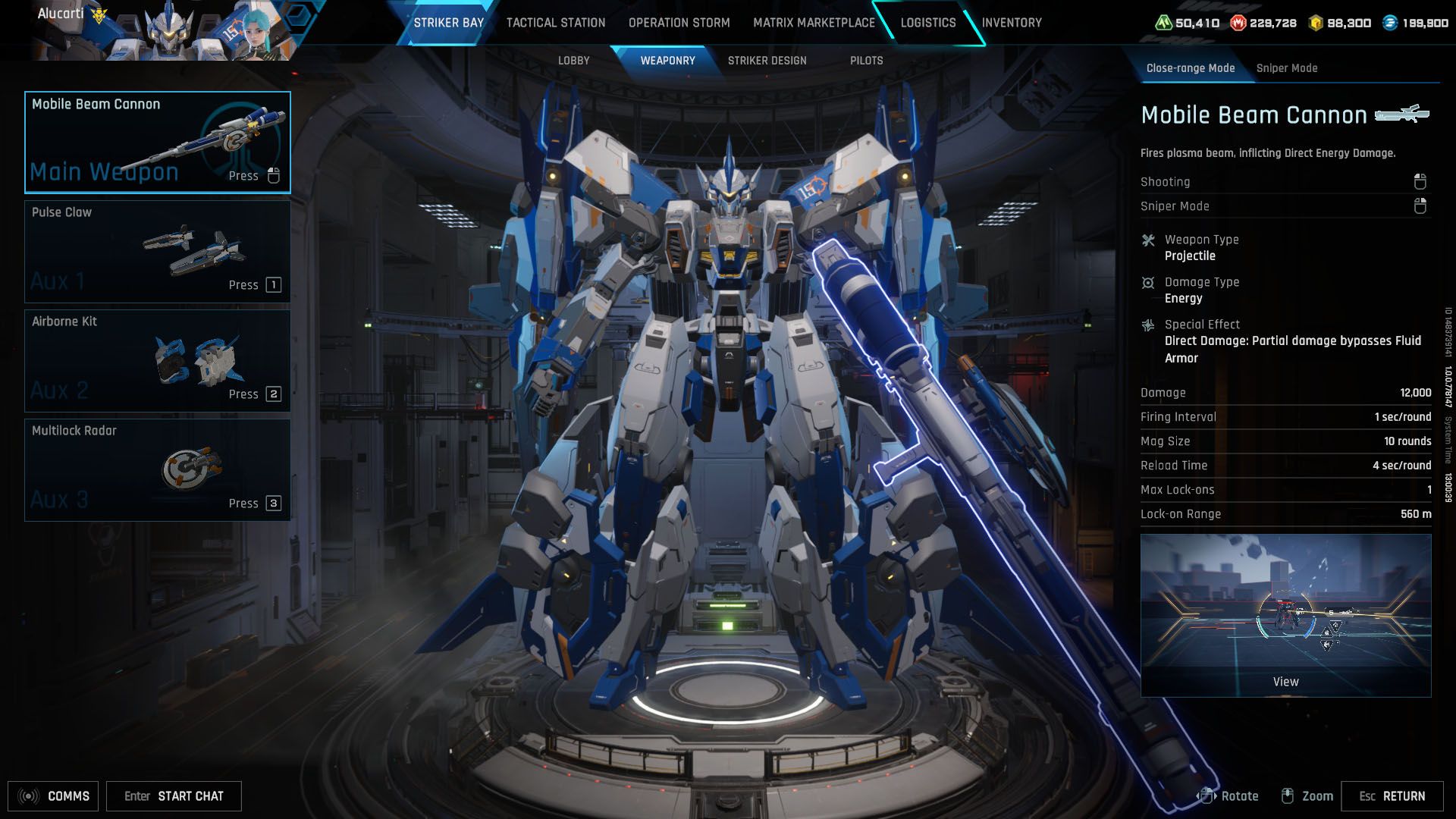
Task: Open the Airborne Kit Aux 2 slot
Action: [156, 359]
